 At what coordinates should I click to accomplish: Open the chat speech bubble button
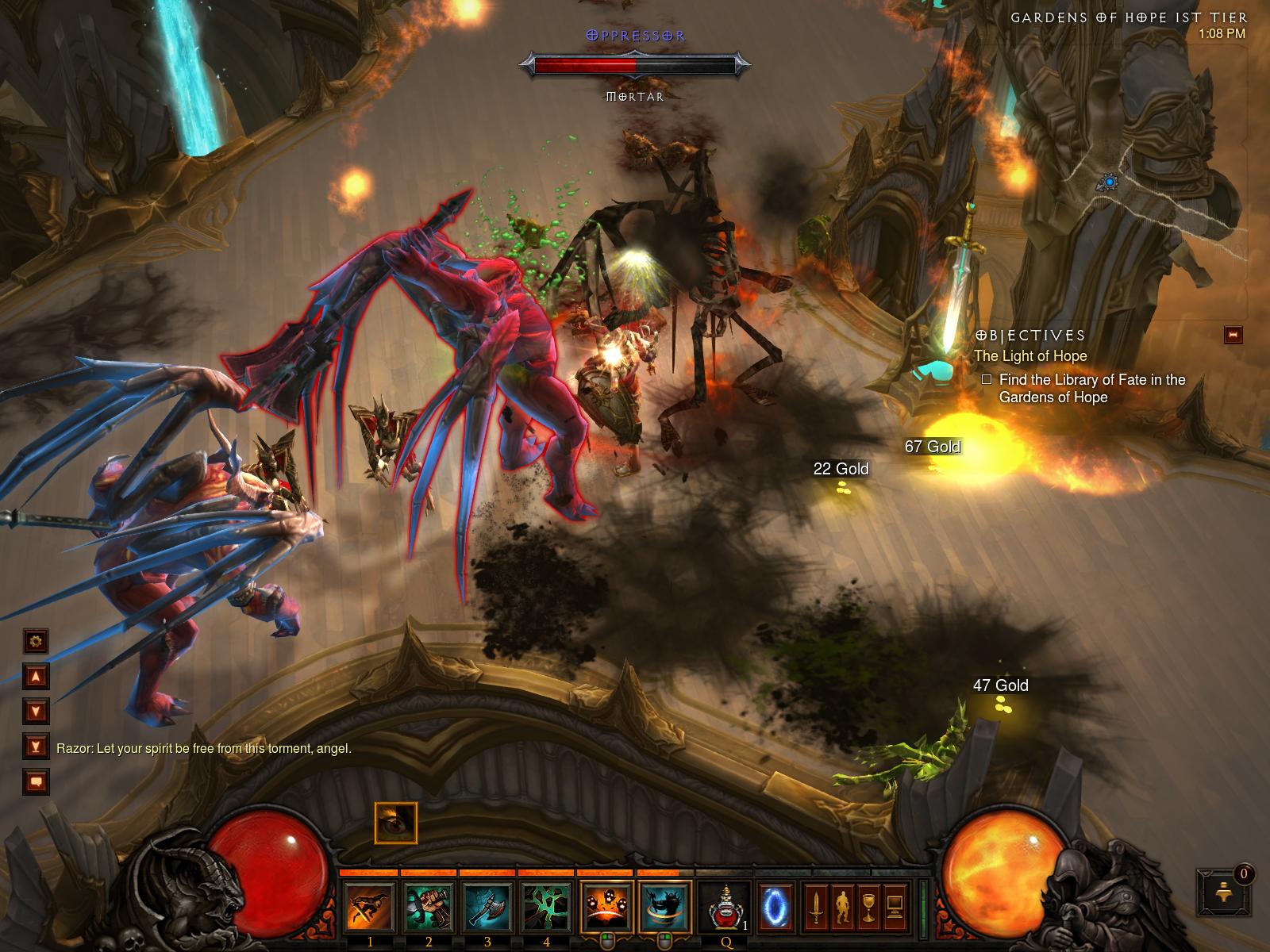coord(36,781)
